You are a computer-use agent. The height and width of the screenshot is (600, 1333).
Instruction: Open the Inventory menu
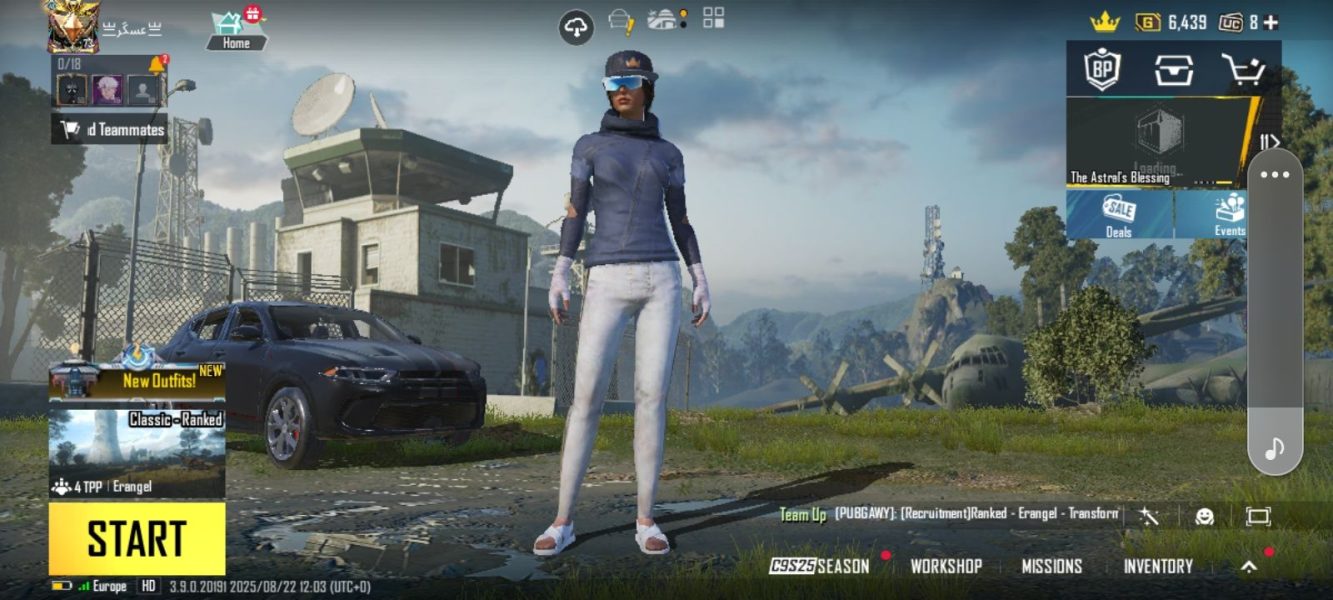tap(1158, 566)
